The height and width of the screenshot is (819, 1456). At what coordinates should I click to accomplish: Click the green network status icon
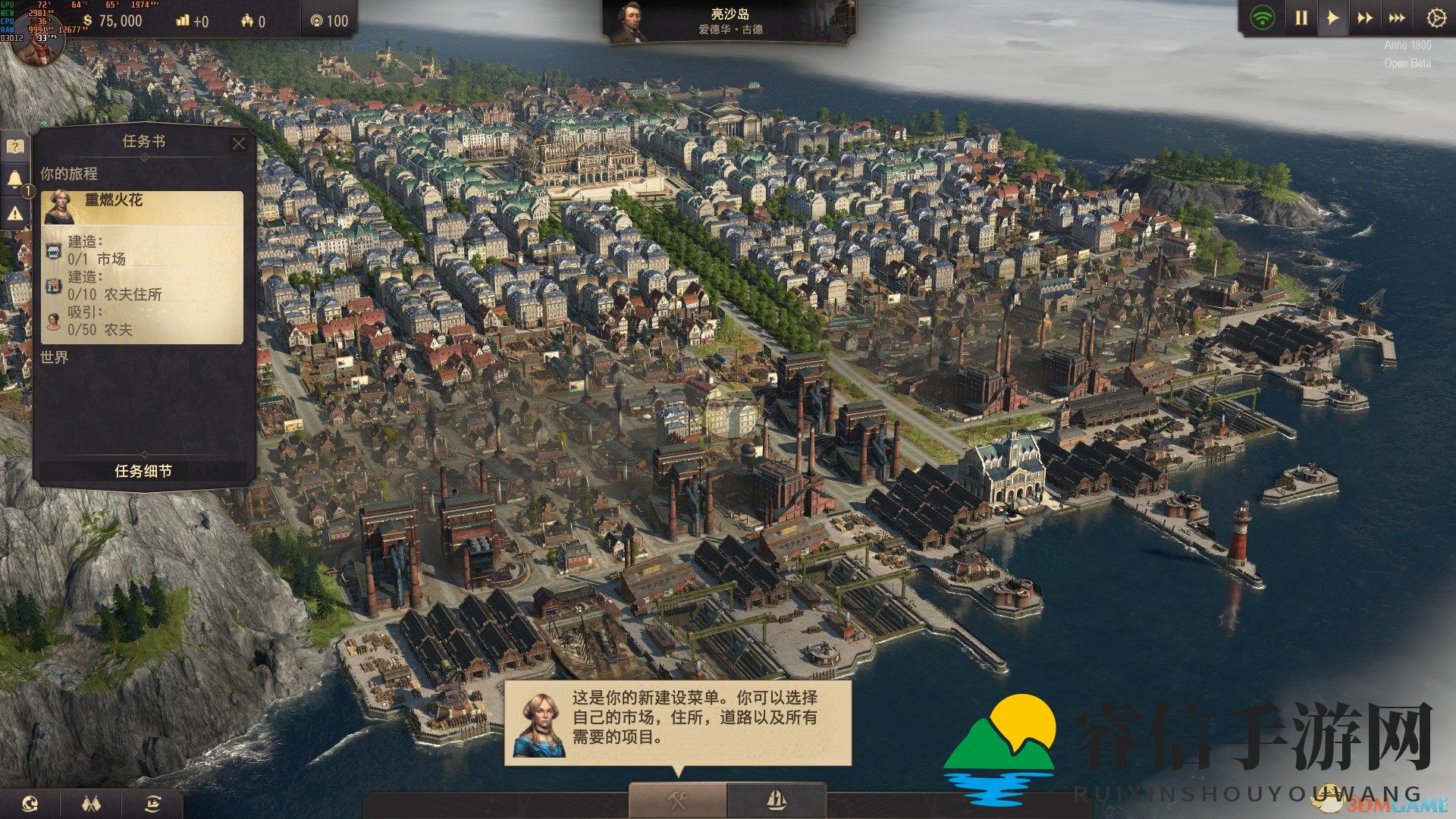pos(1262,18)
